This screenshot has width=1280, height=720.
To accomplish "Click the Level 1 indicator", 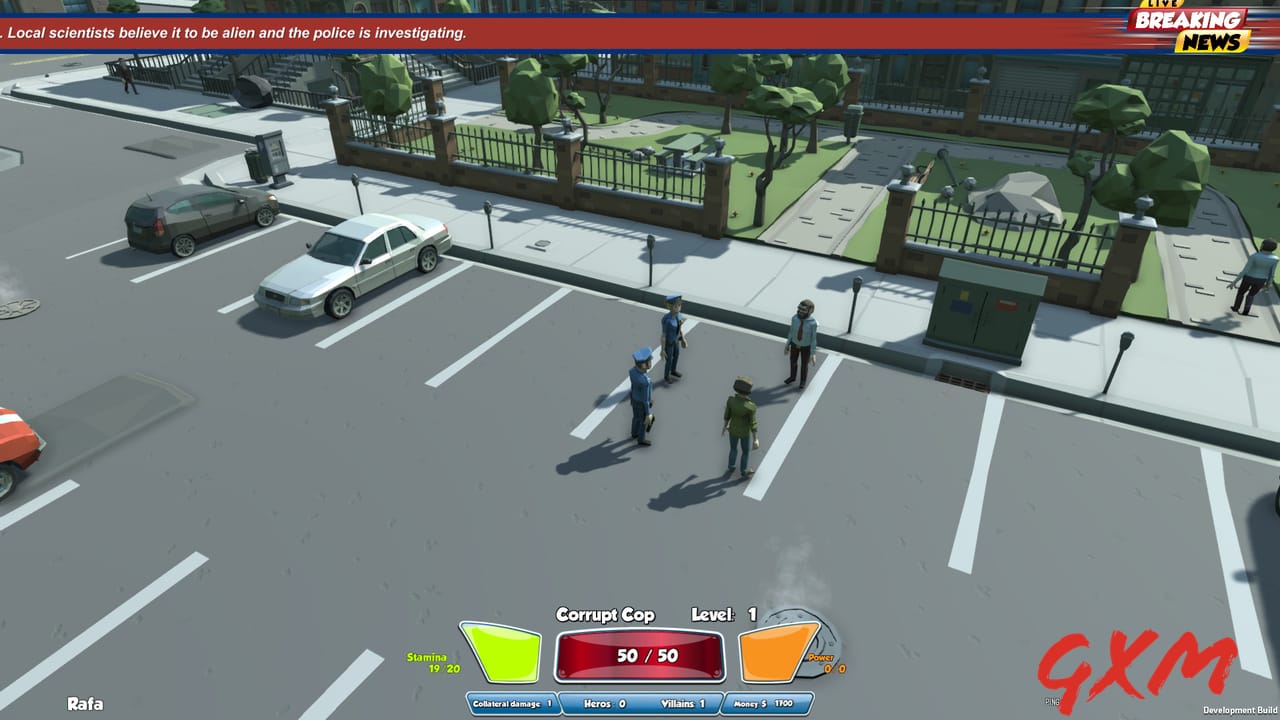I will 724,614.
